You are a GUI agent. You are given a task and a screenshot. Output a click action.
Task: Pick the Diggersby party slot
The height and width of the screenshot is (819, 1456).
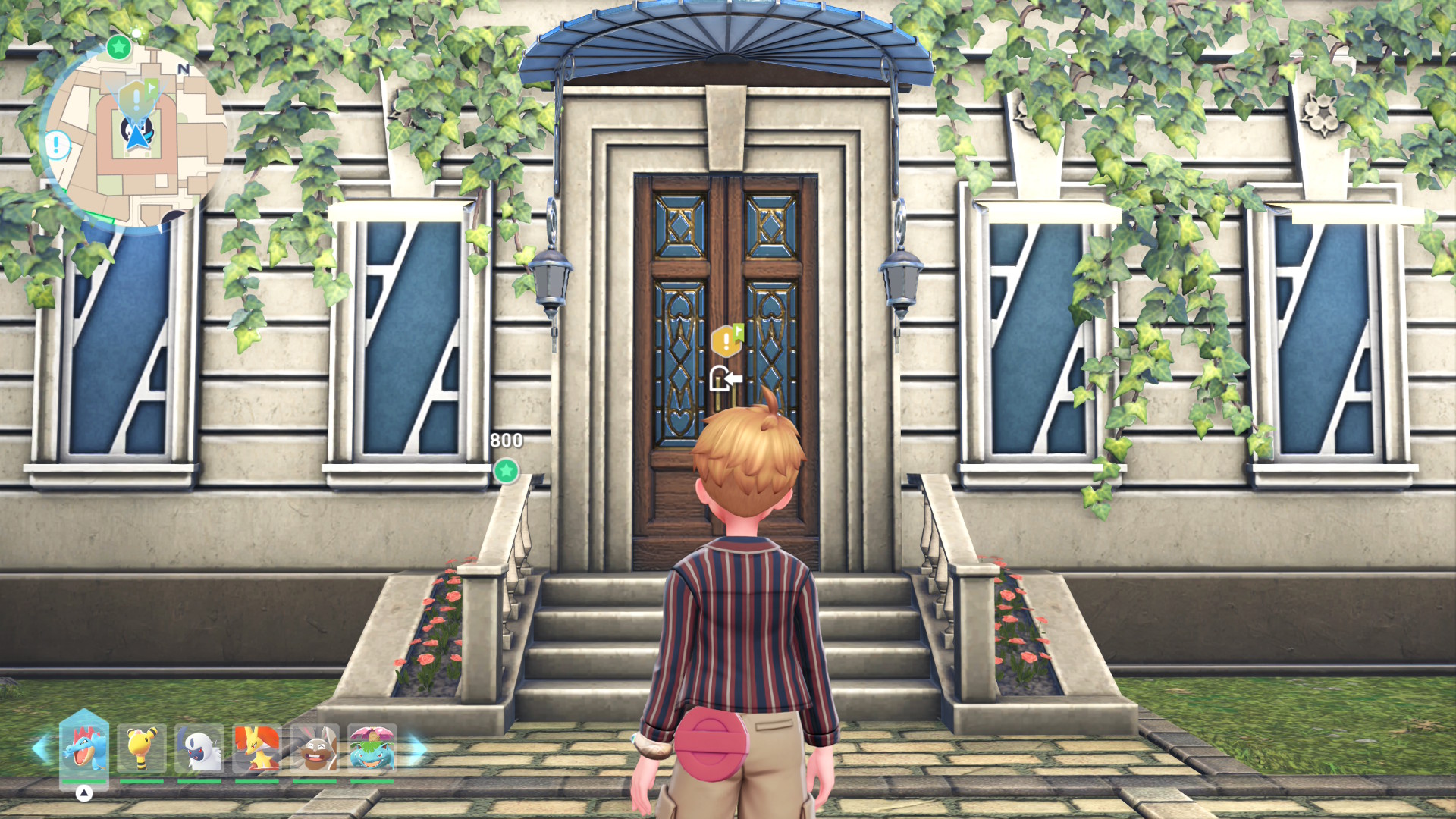coord(315,748)
